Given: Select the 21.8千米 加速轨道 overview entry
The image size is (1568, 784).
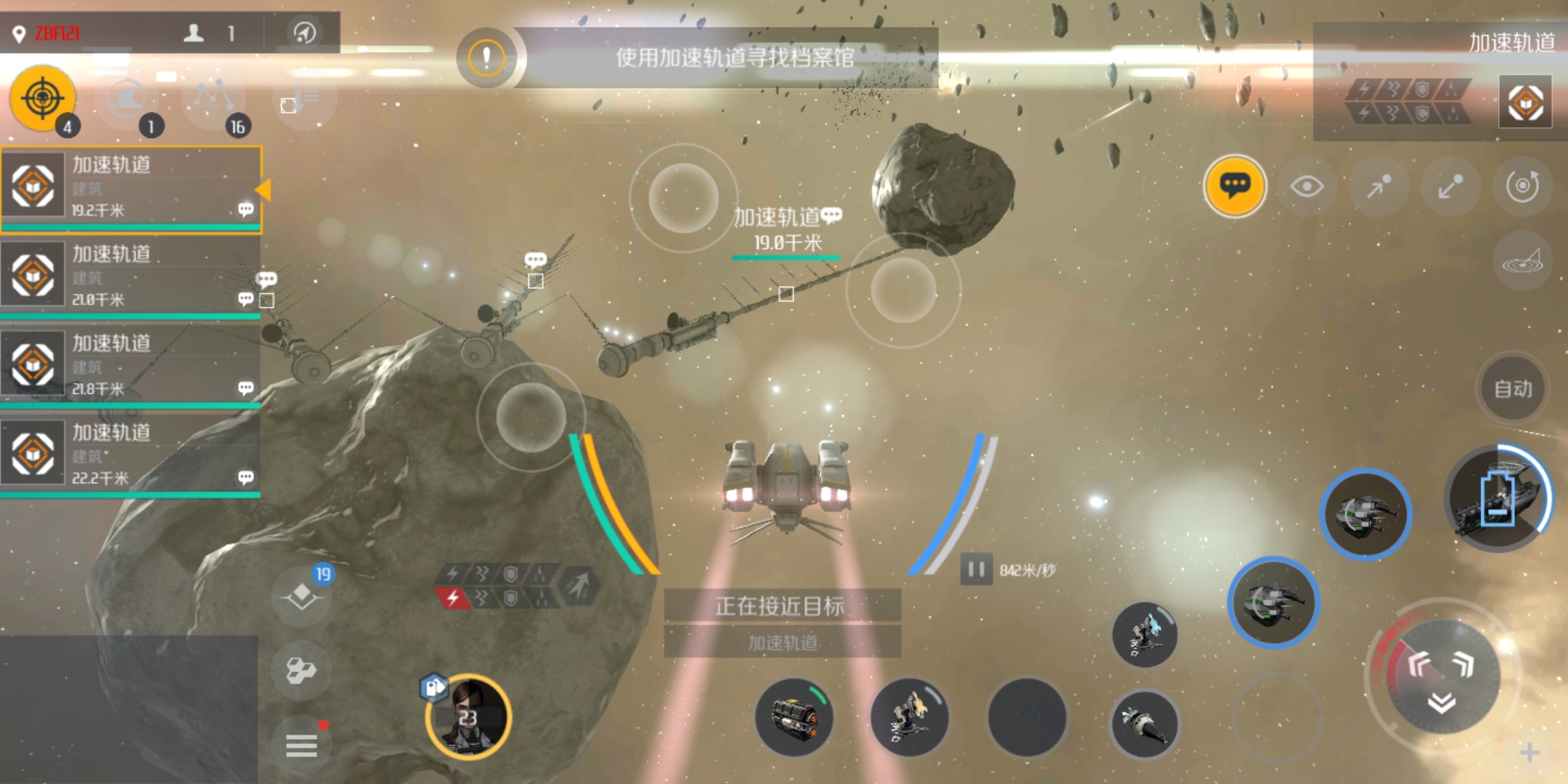Looking at the screenshot, I should tap(131, 366).
